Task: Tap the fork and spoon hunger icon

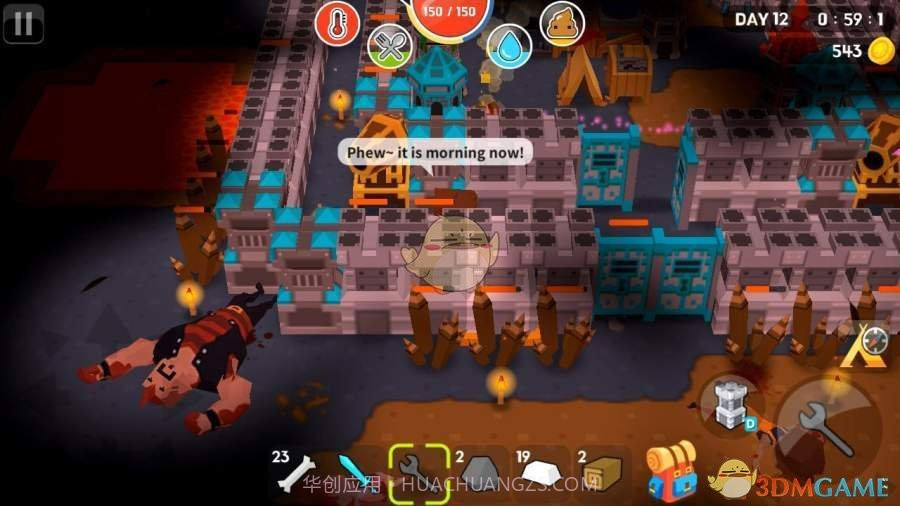Action: click(389, 46)
